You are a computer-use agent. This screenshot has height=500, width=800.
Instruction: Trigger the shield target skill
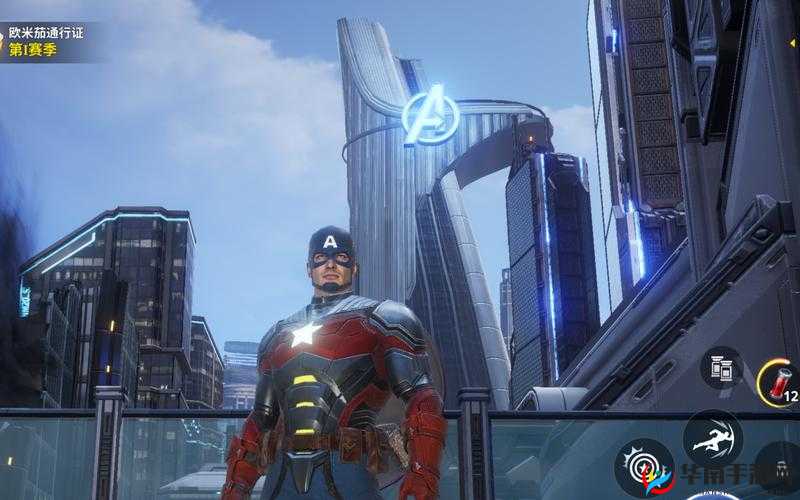[x=644, y=468]
